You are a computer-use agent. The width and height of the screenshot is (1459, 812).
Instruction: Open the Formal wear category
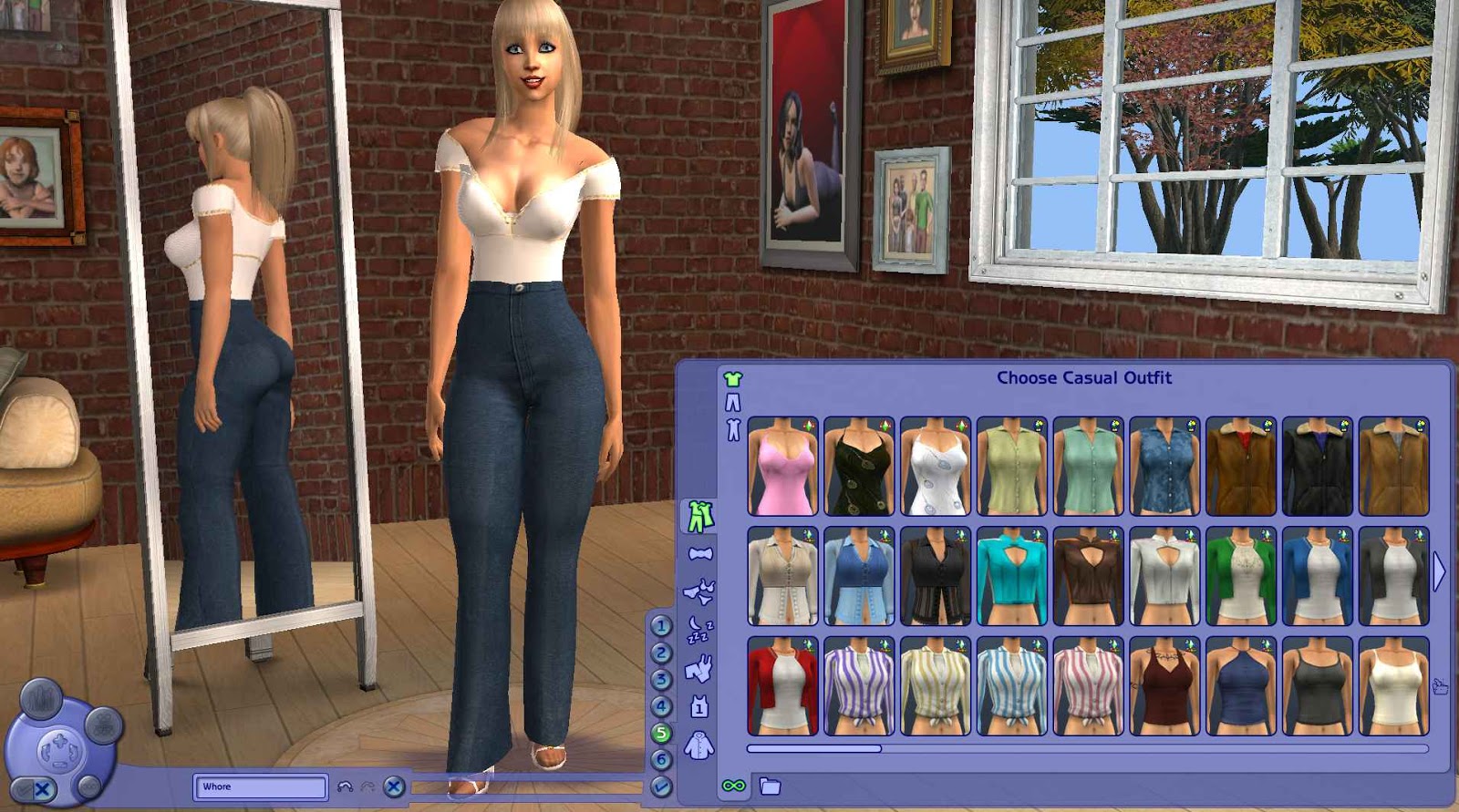pyautogui.click(x=701, y=552)
